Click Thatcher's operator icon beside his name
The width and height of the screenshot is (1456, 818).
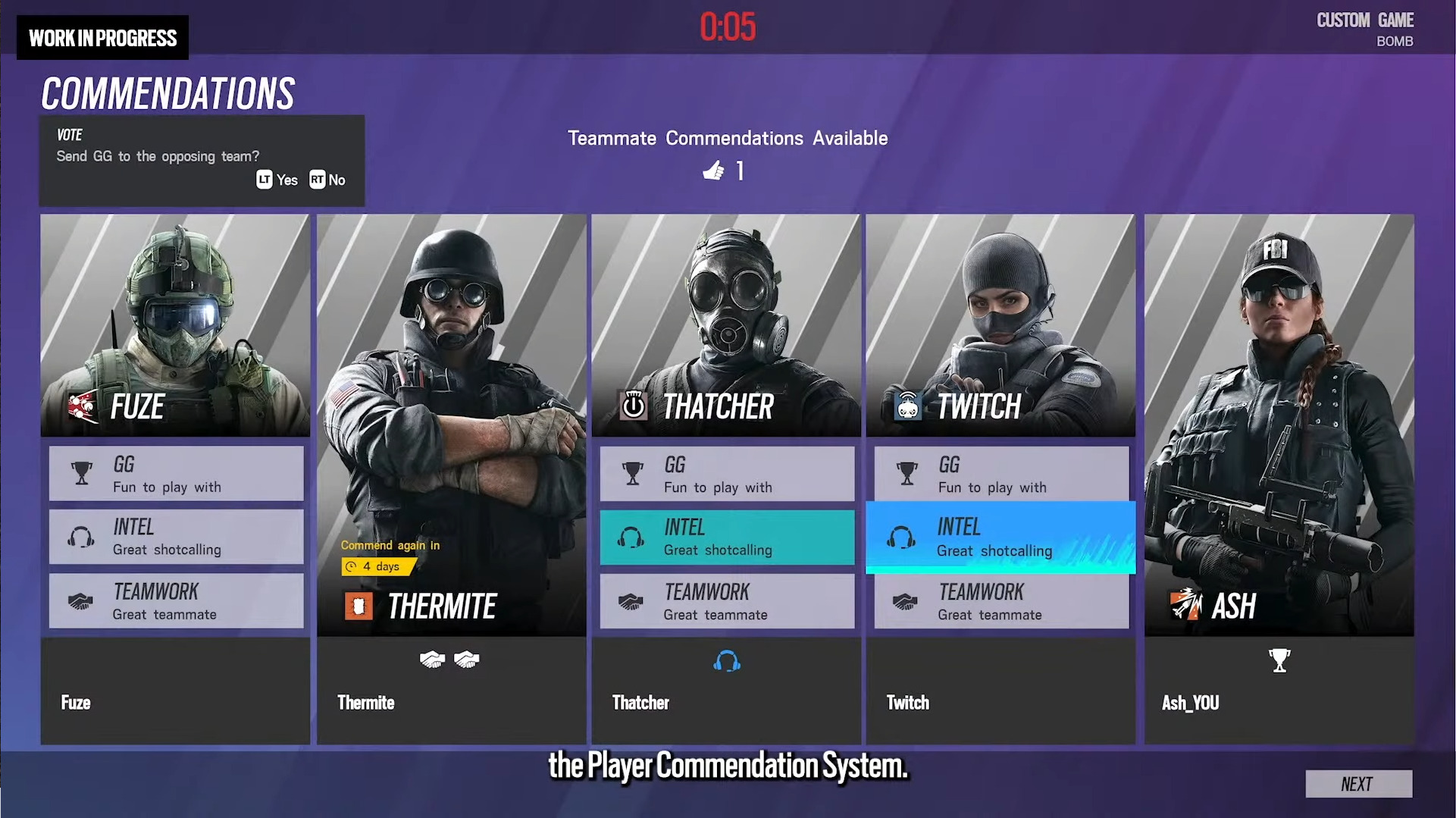[634, 405]
